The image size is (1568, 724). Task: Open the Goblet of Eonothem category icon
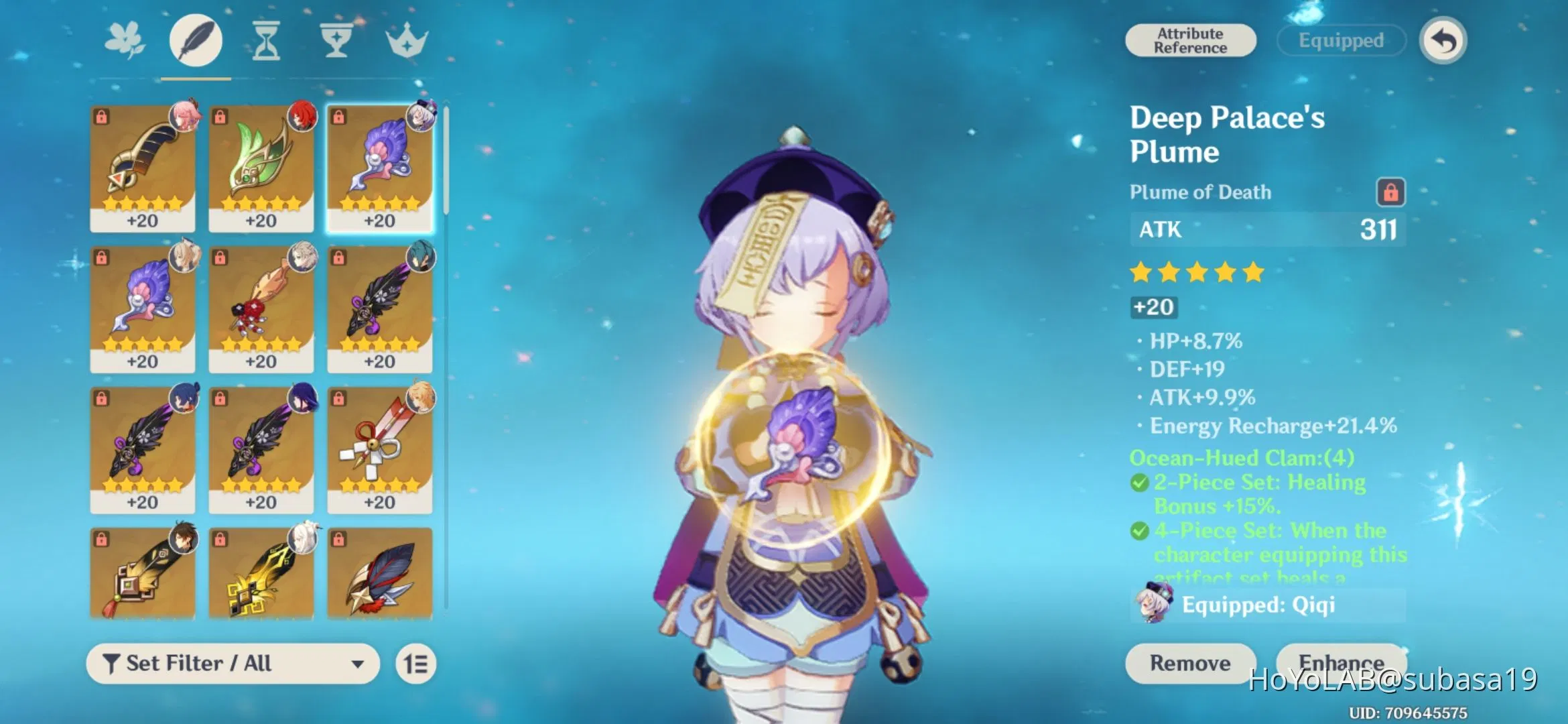[336, 40]
